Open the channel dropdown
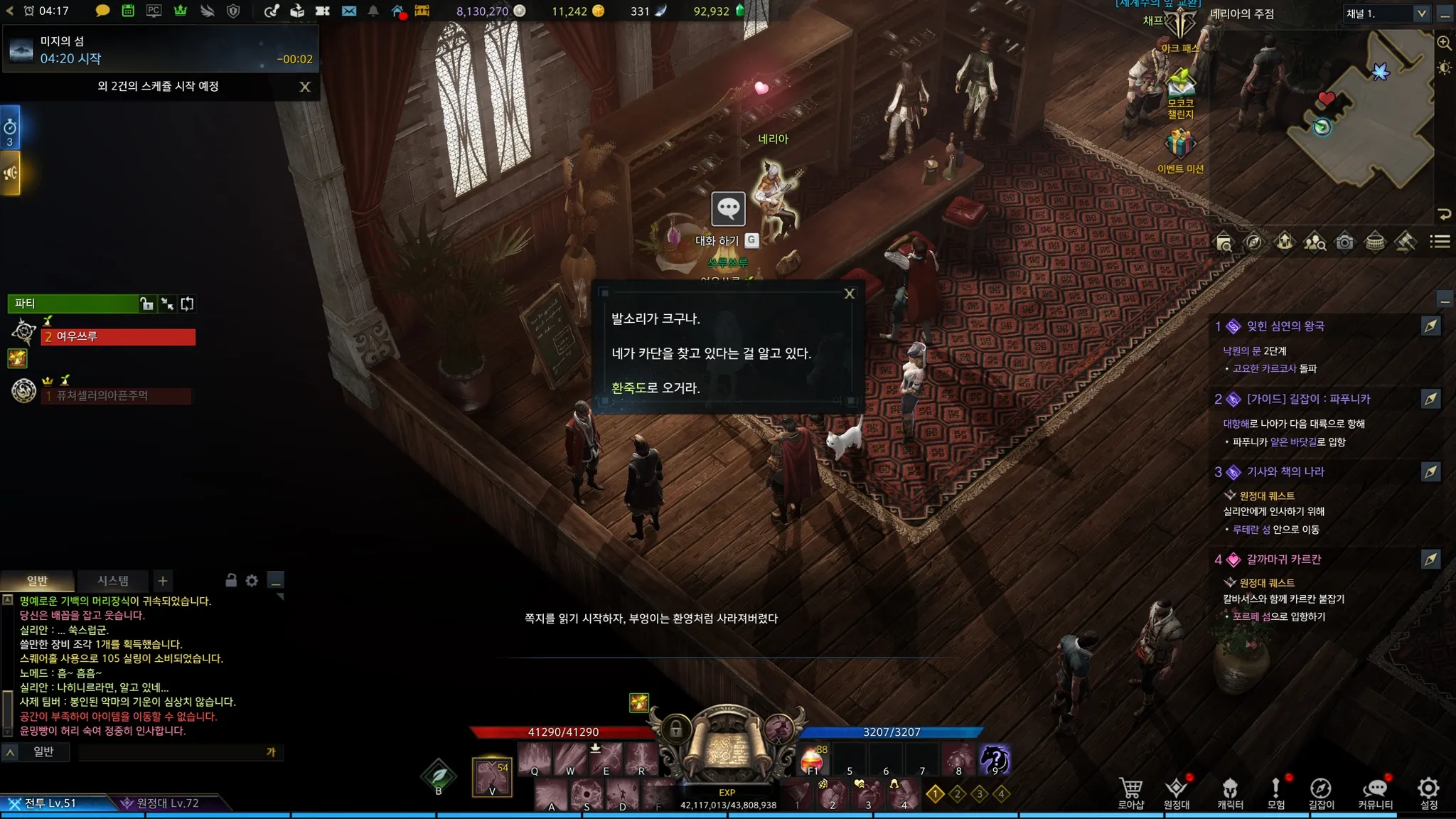This screenshot has width=1456, height=819. (x=1421, y=14)
